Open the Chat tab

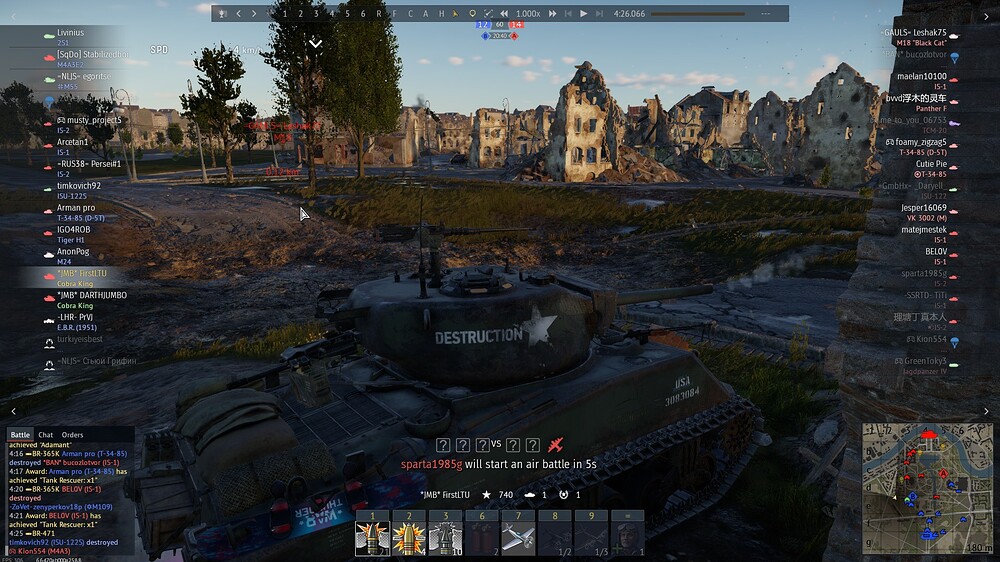[45, 435]
